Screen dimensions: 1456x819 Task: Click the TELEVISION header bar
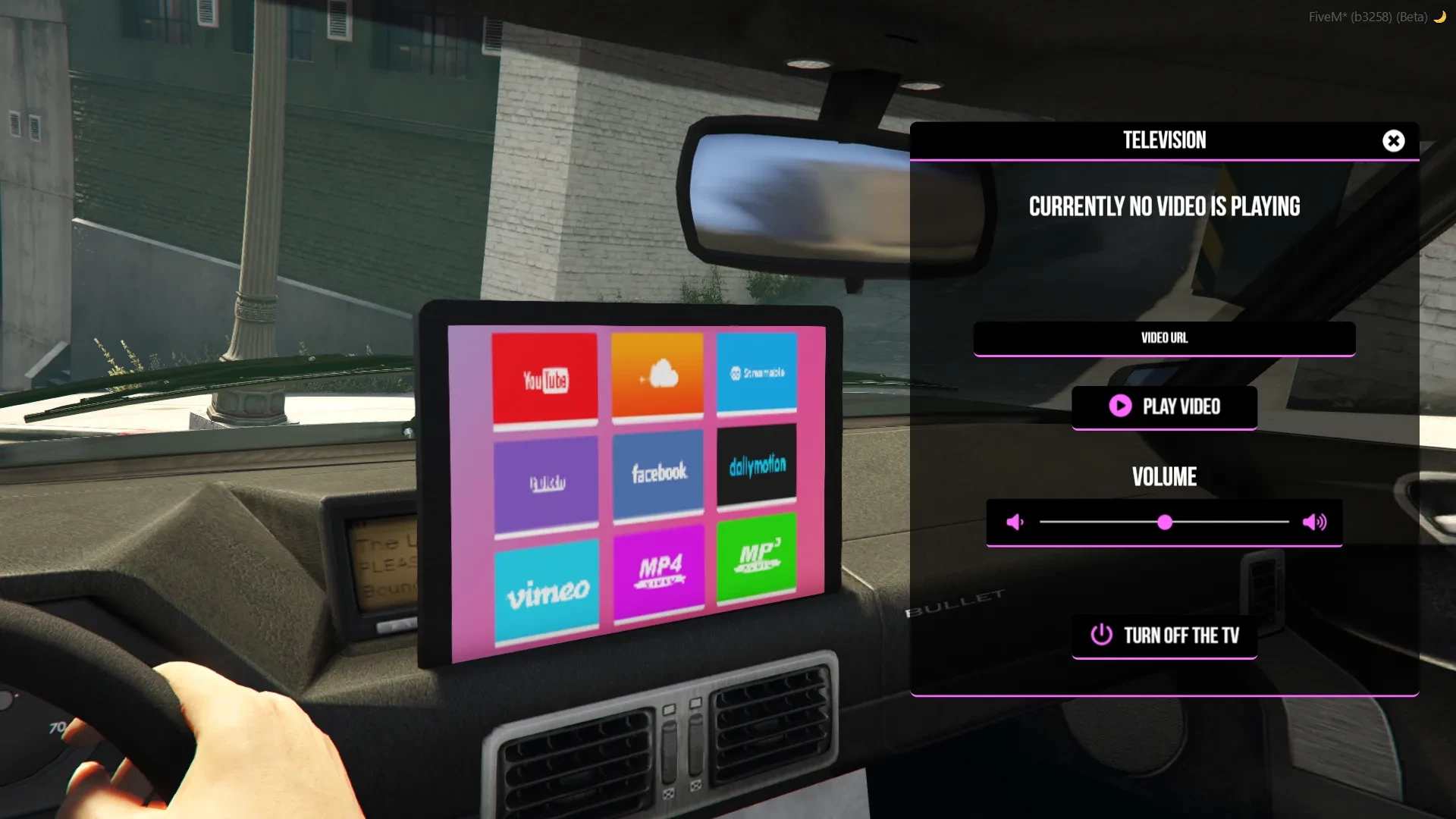tap(1165, 140)
